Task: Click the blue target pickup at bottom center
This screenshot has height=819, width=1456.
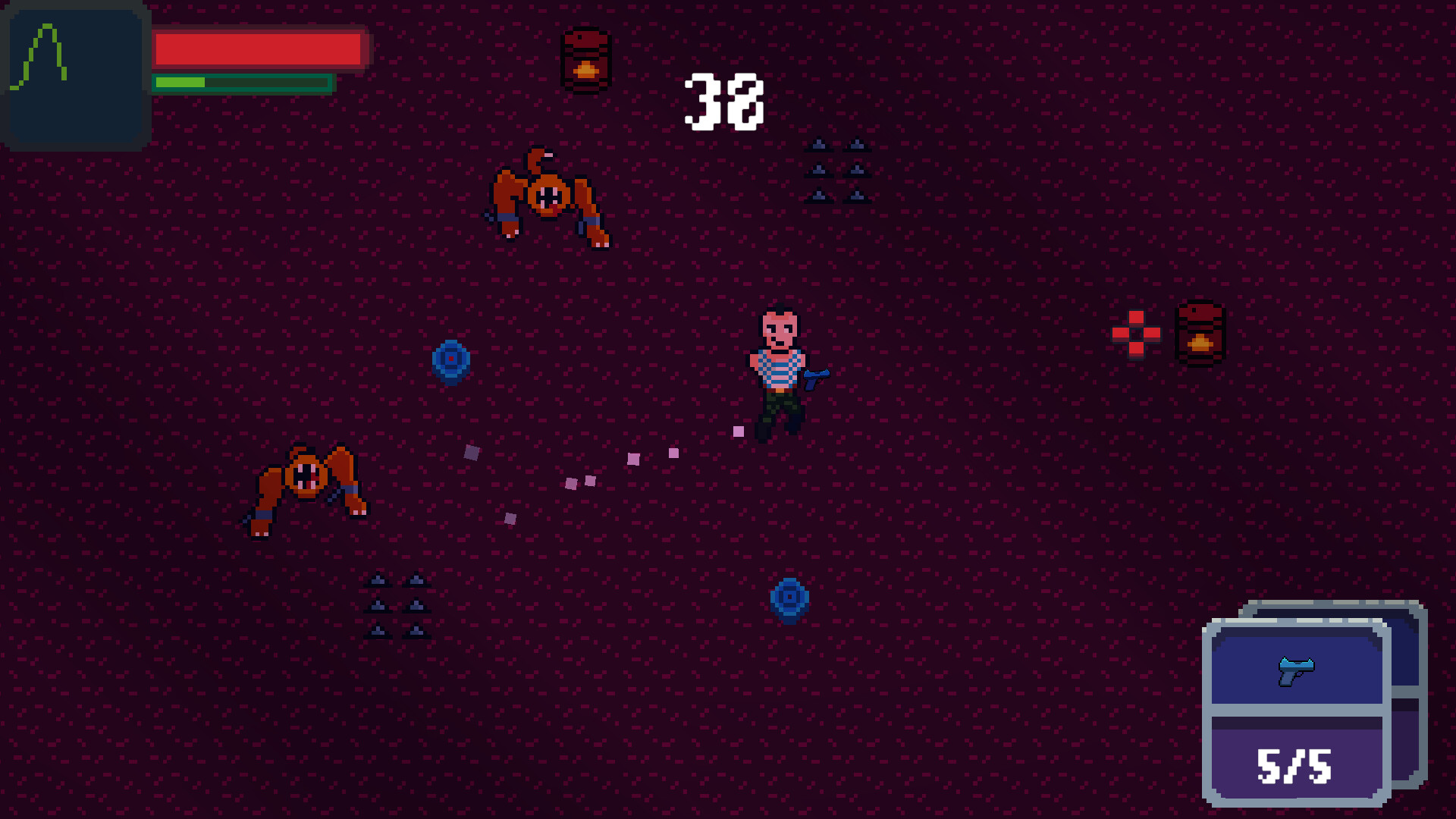Action: tap(789, 597)
